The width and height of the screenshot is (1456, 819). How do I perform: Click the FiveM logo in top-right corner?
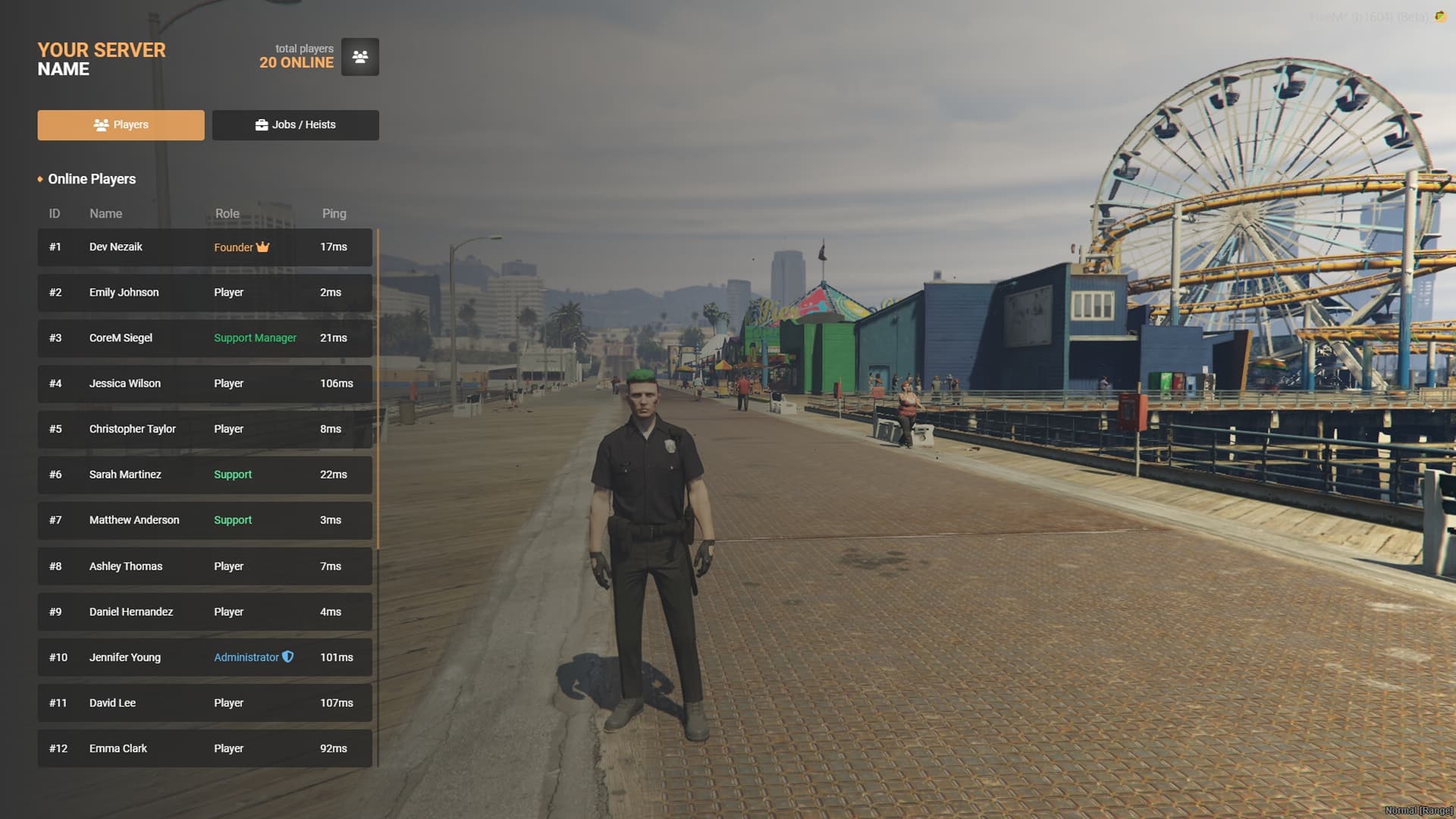1442,14
